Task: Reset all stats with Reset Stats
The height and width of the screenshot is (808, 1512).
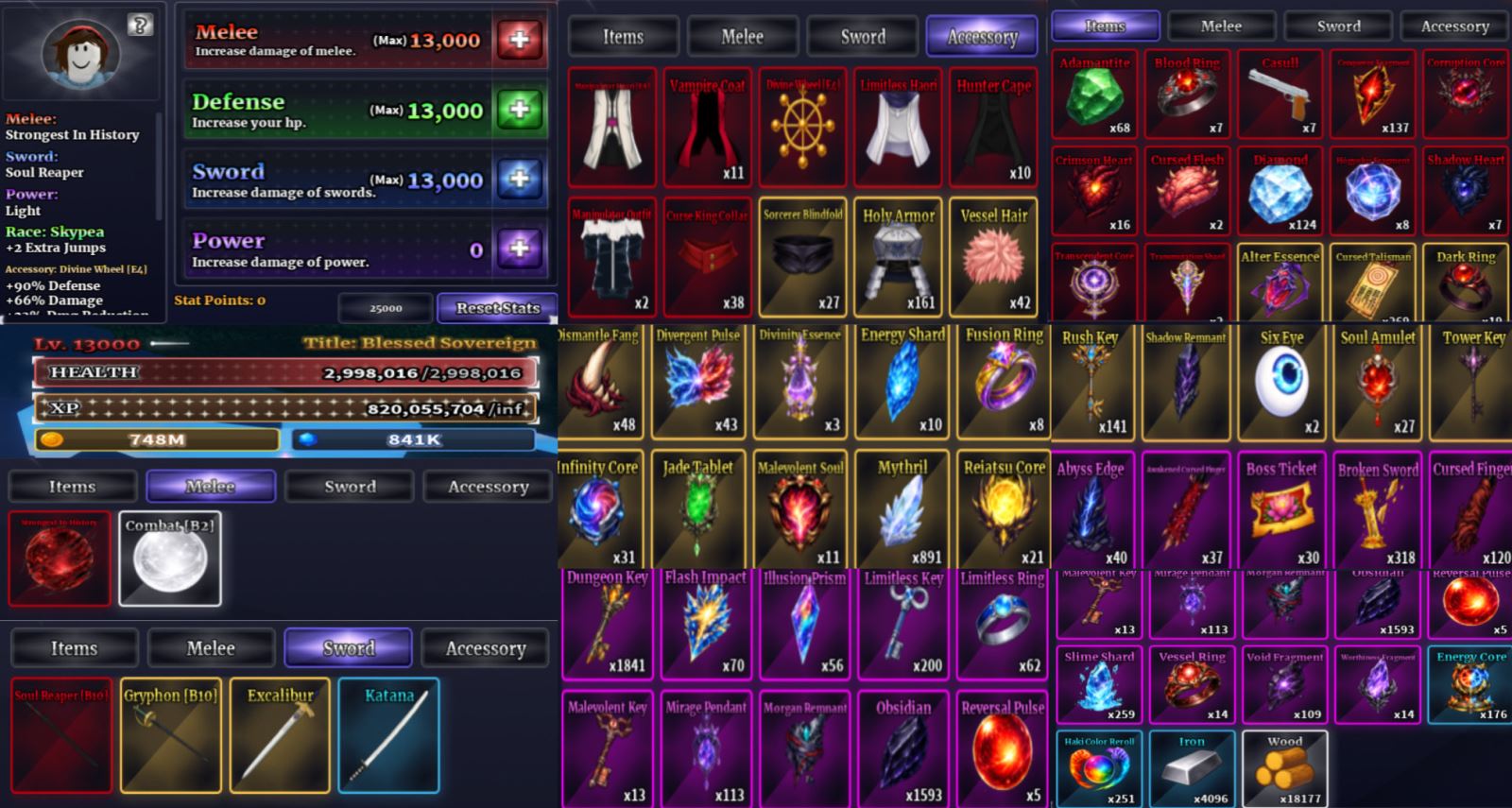Action: [497, 308]
